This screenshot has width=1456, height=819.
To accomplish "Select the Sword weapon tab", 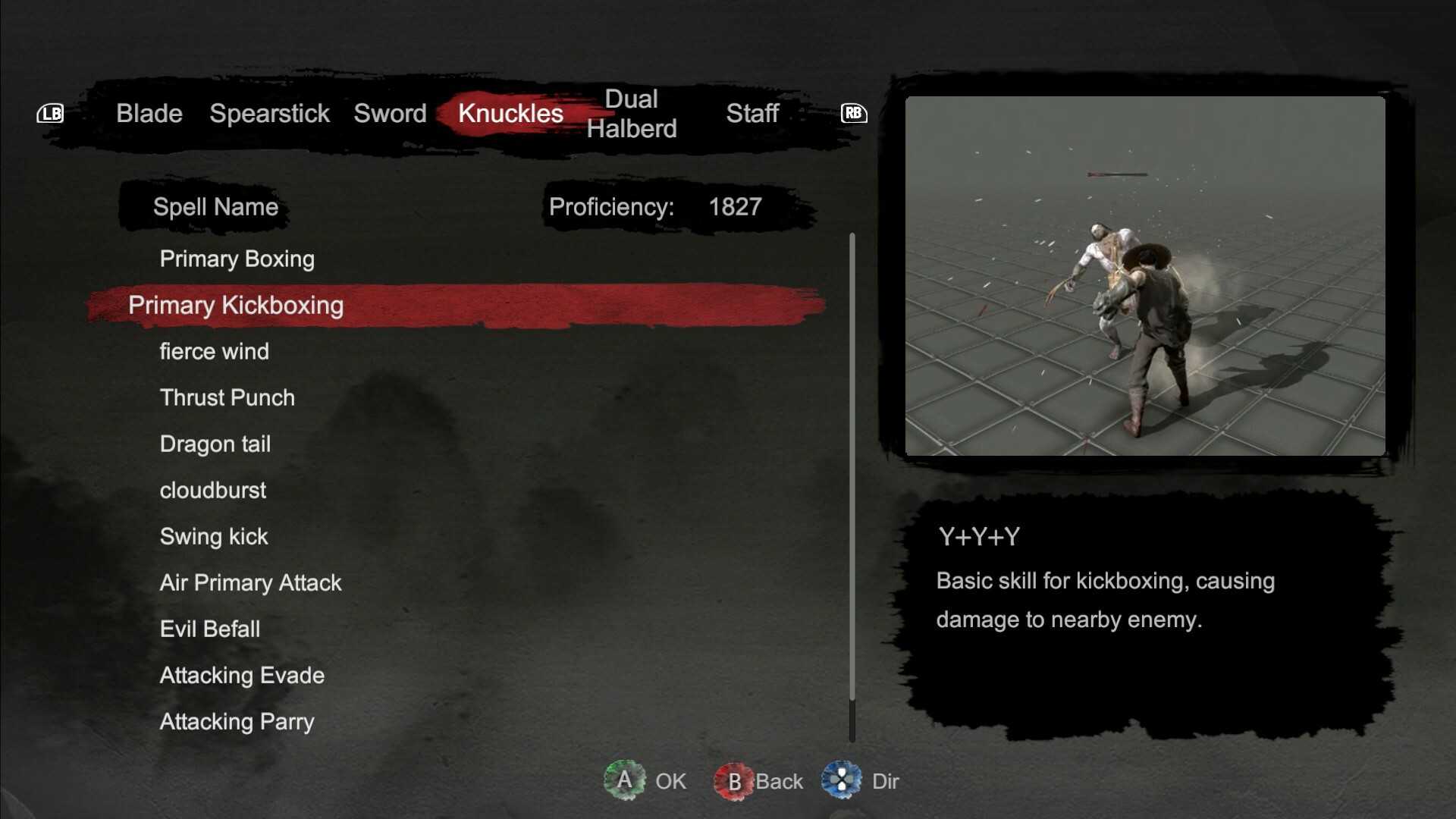I will tap(390, 114).
